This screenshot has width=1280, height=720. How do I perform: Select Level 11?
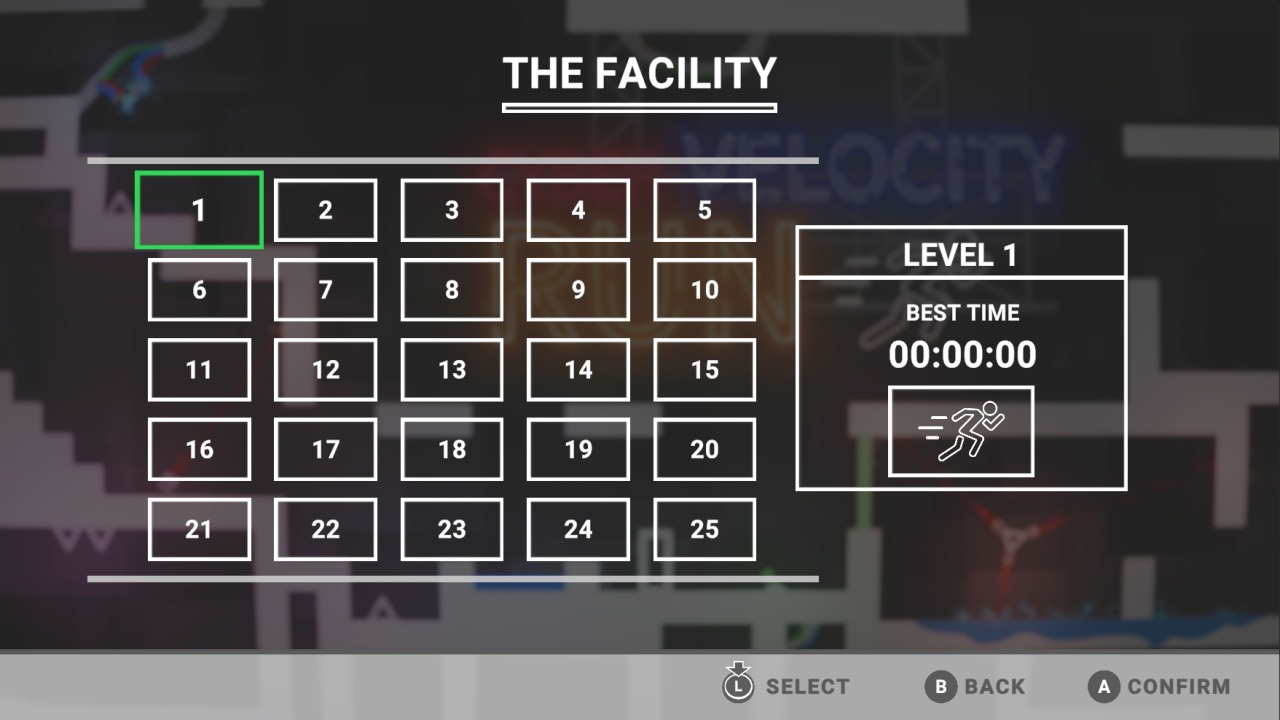(198, 369)
